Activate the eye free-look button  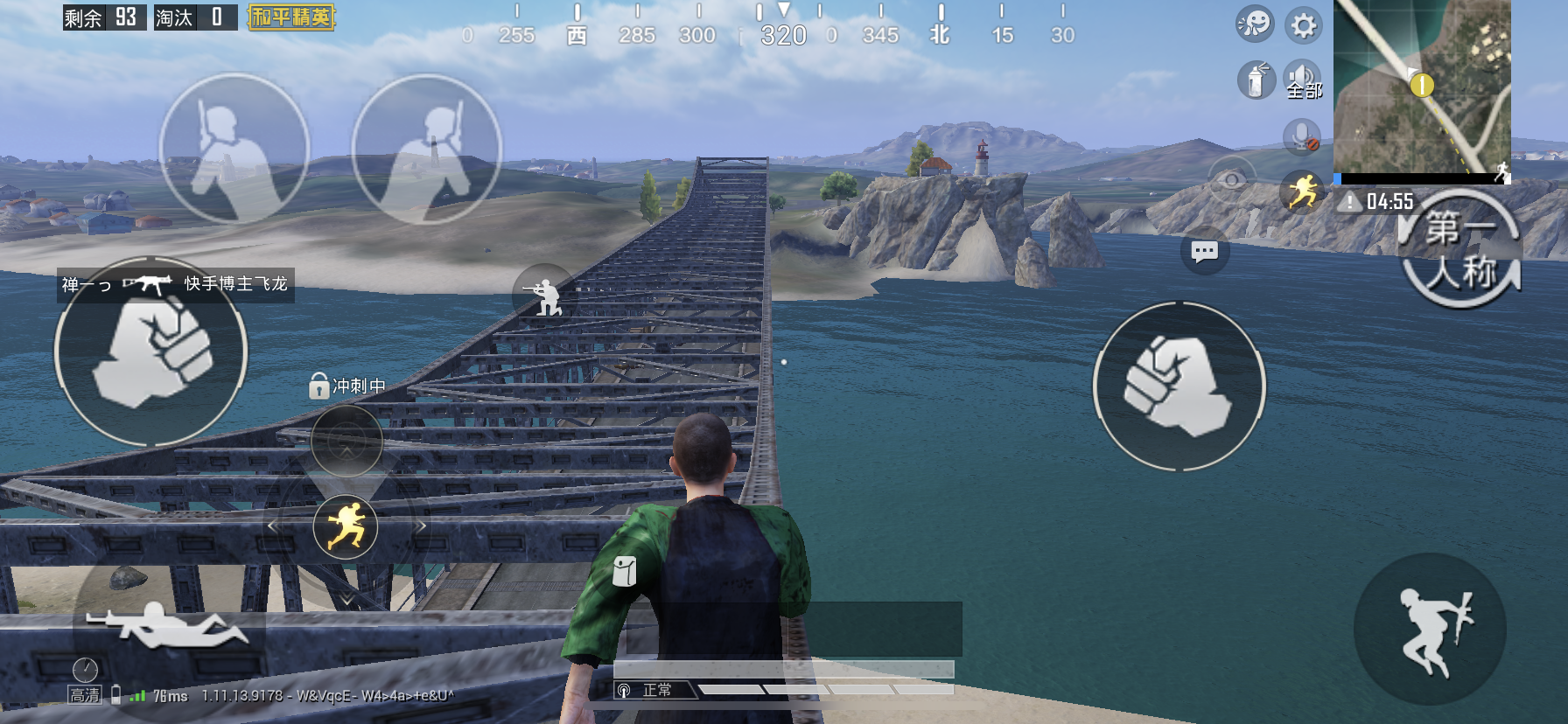pos(1232,180)
